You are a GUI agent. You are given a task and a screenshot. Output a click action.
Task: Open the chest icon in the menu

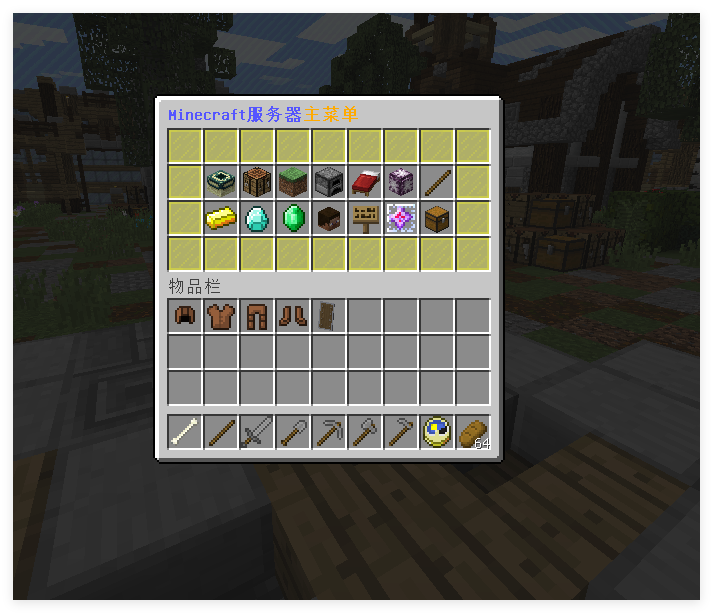[x=437, y=218]
